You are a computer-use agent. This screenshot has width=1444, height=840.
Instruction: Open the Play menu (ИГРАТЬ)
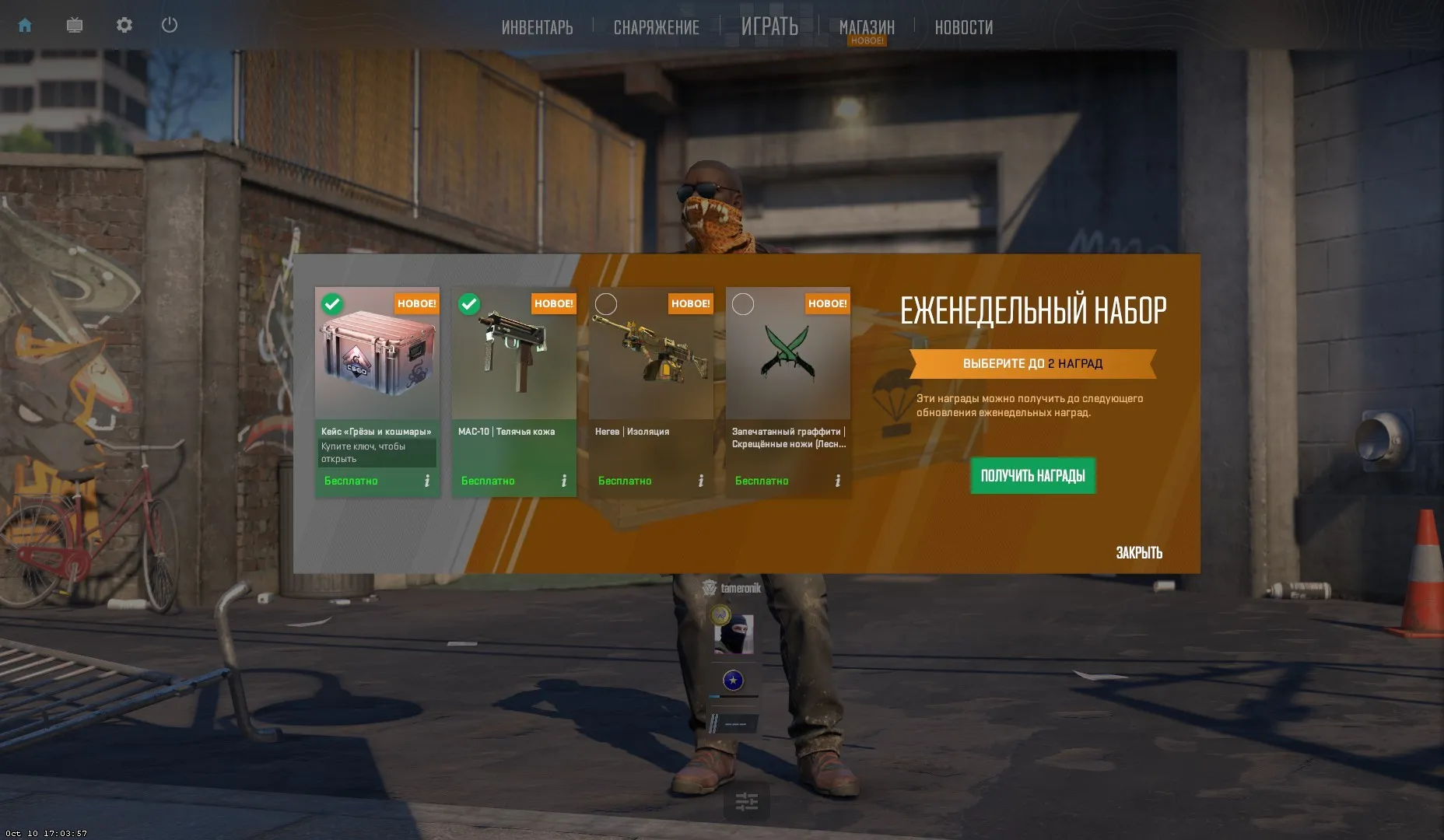click(769, 26)
